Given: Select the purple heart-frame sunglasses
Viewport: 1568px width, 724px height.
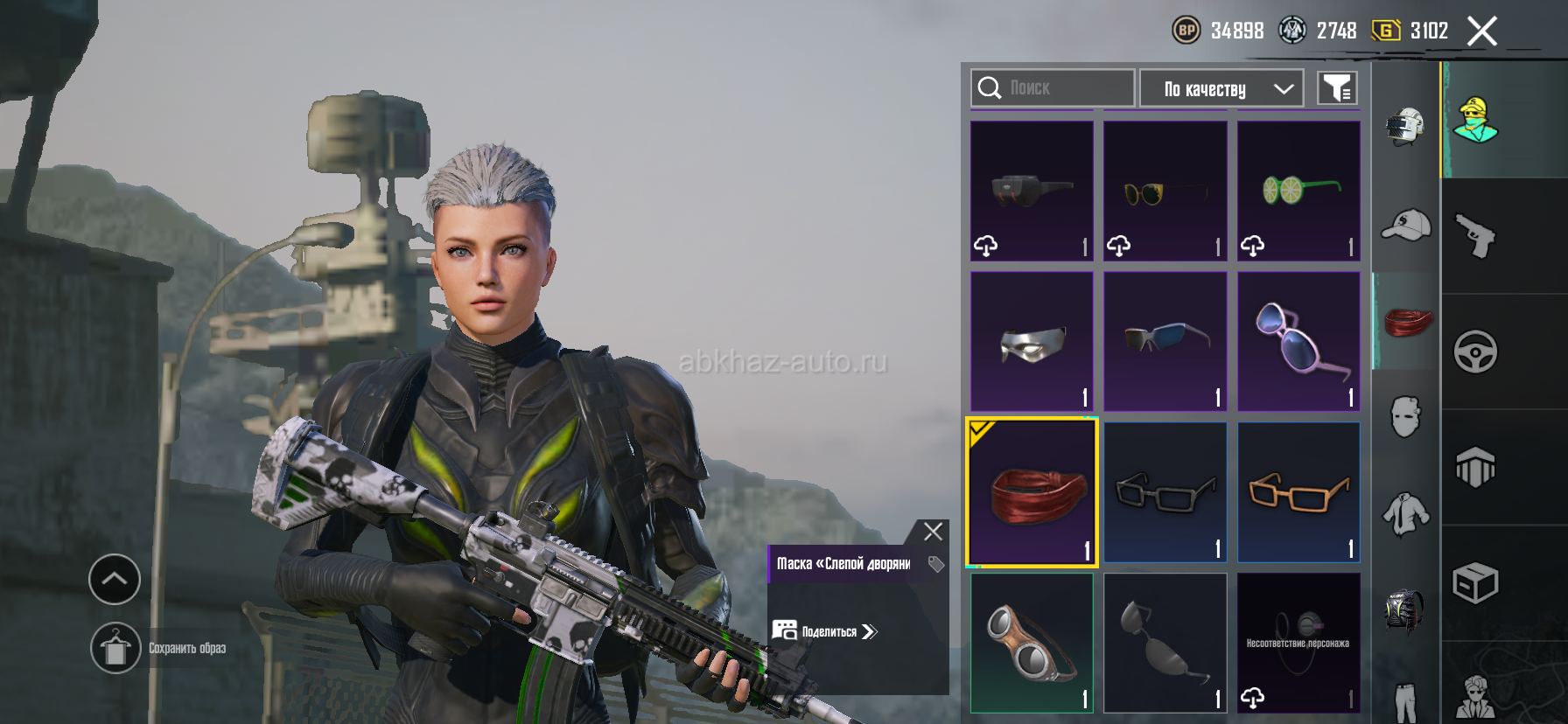Looking at the screenshot, I should click(x=1298, y=341).
